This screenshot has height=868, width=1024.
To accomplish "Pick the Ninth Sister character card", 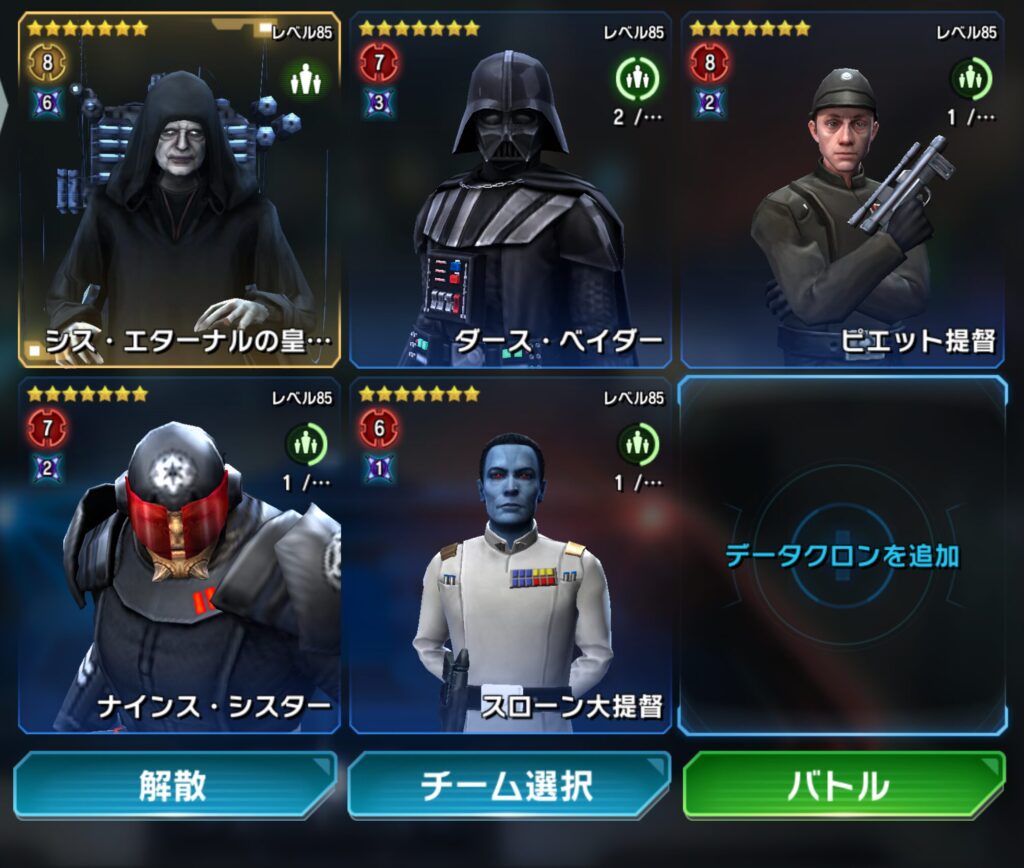I will click(x=180, y=555).
